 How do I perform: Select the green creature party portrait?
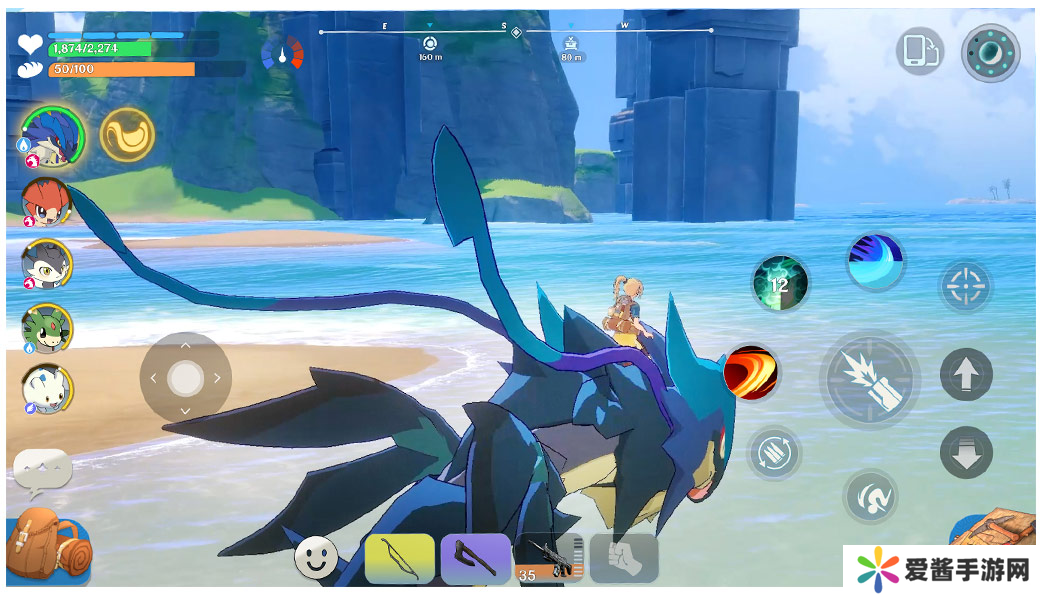point(46,328)
